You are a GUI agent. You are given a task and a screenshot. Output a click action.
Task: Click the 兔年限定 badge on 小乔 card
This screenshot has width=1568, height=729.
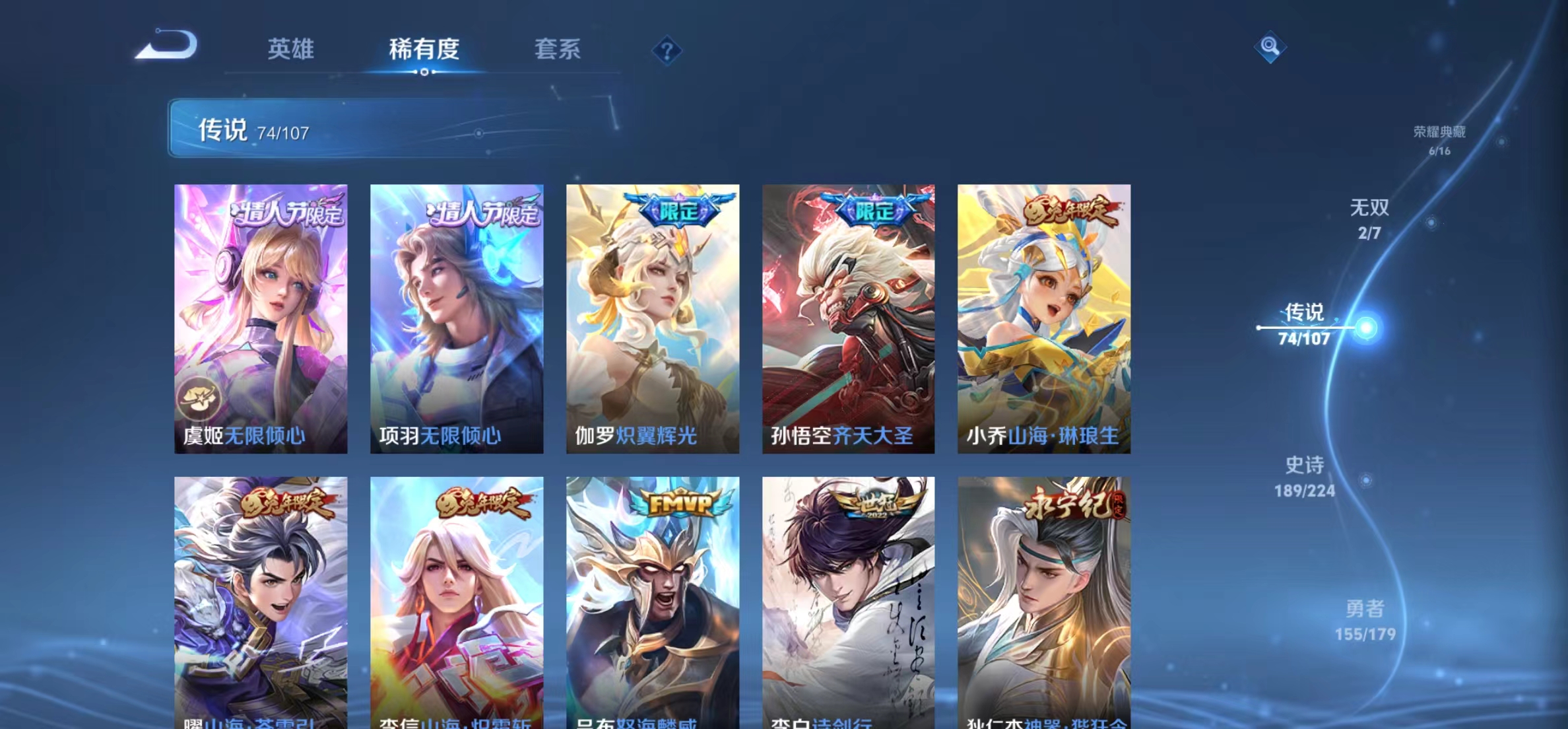(x=1067, y=211)
